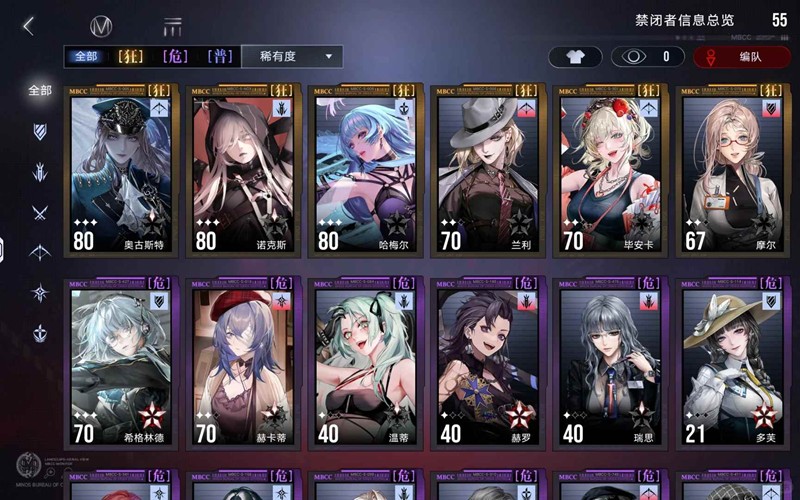Open the circled M home icon

click(100, 26)
